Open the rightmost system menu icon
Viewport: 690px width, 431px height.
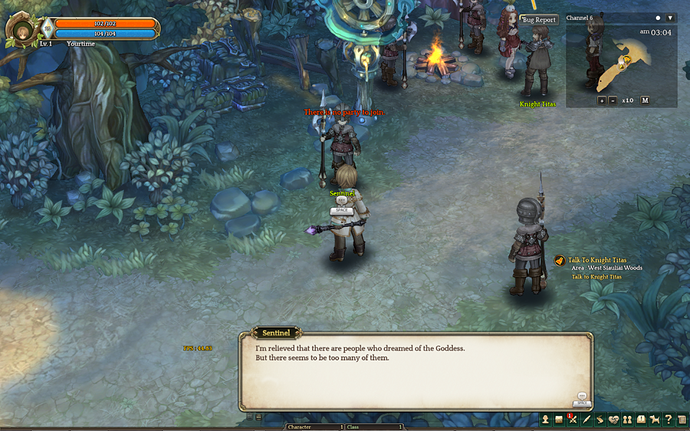681,419
